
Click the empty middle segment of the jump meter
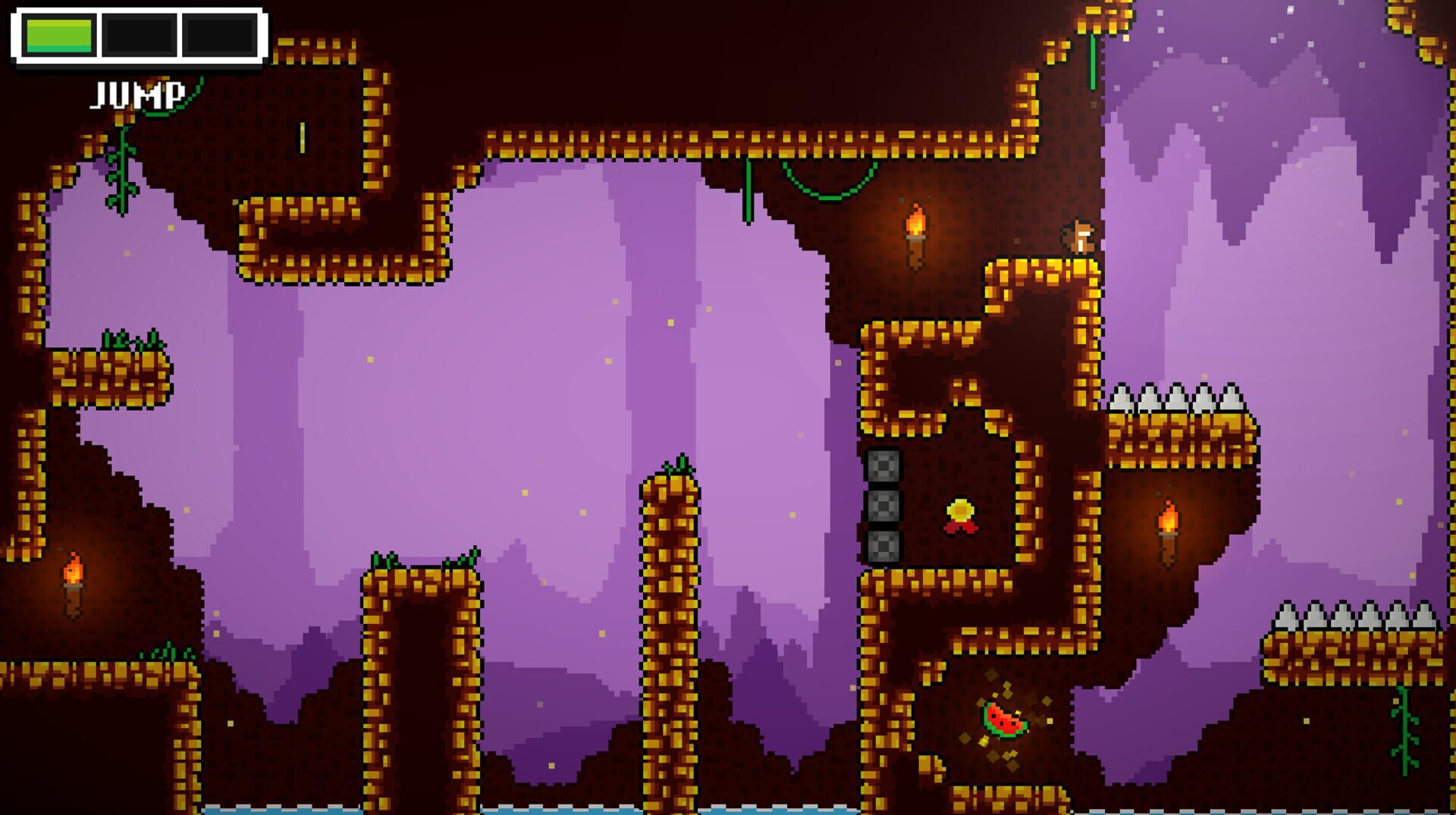click(138, 33)
